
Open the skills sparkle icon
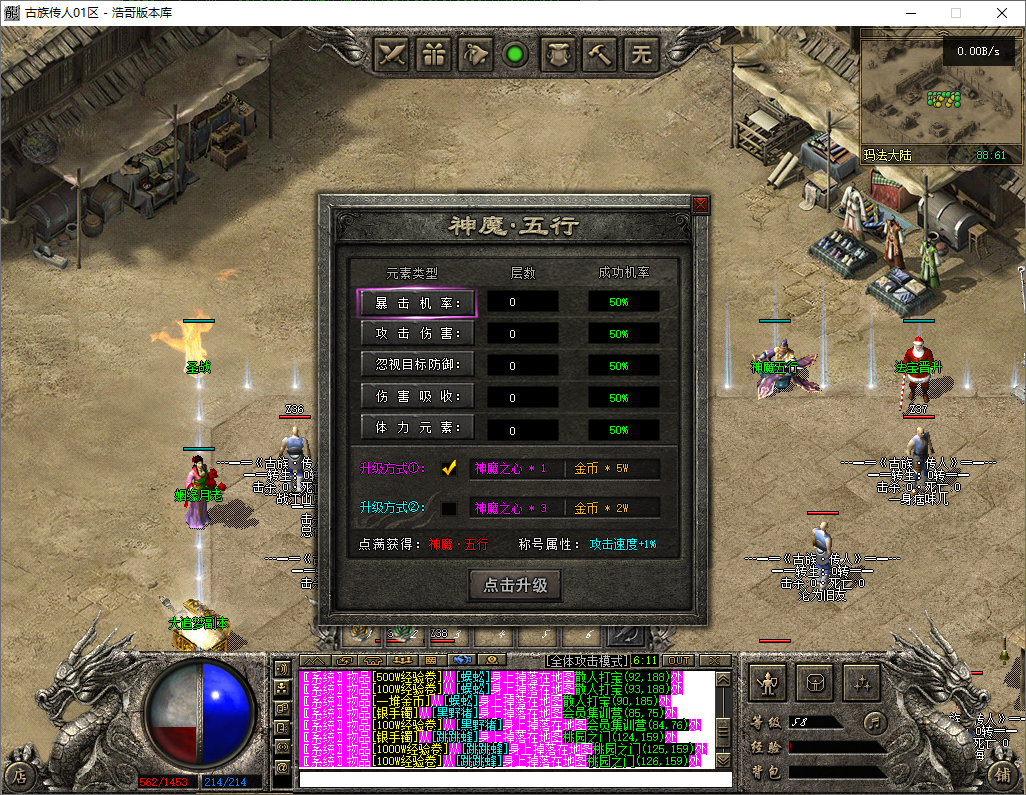(860, 682)
